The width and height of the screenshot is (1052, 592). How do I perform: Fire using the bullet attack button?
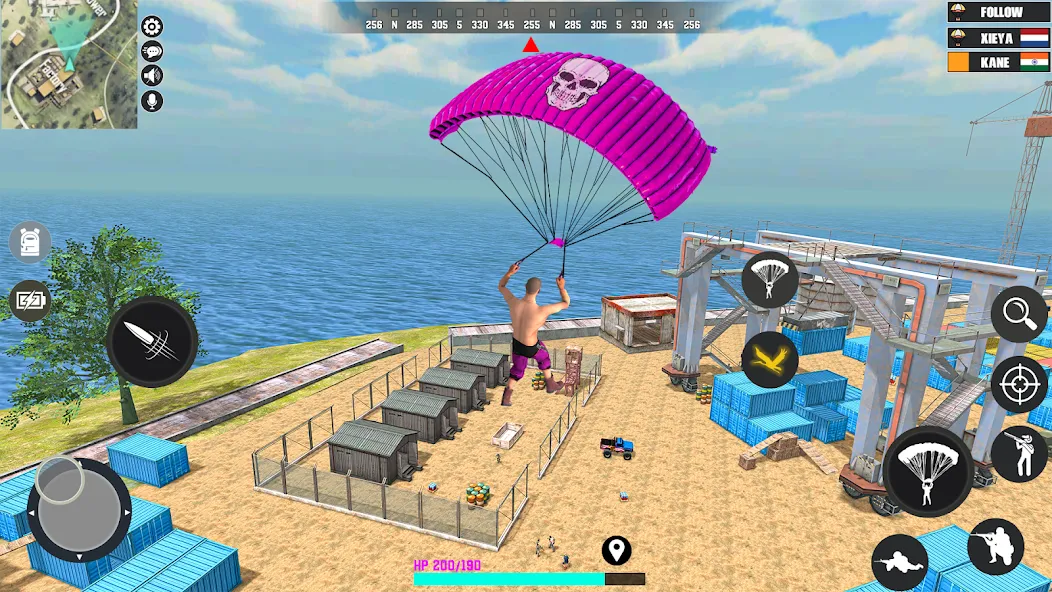(x=152, y=342)
